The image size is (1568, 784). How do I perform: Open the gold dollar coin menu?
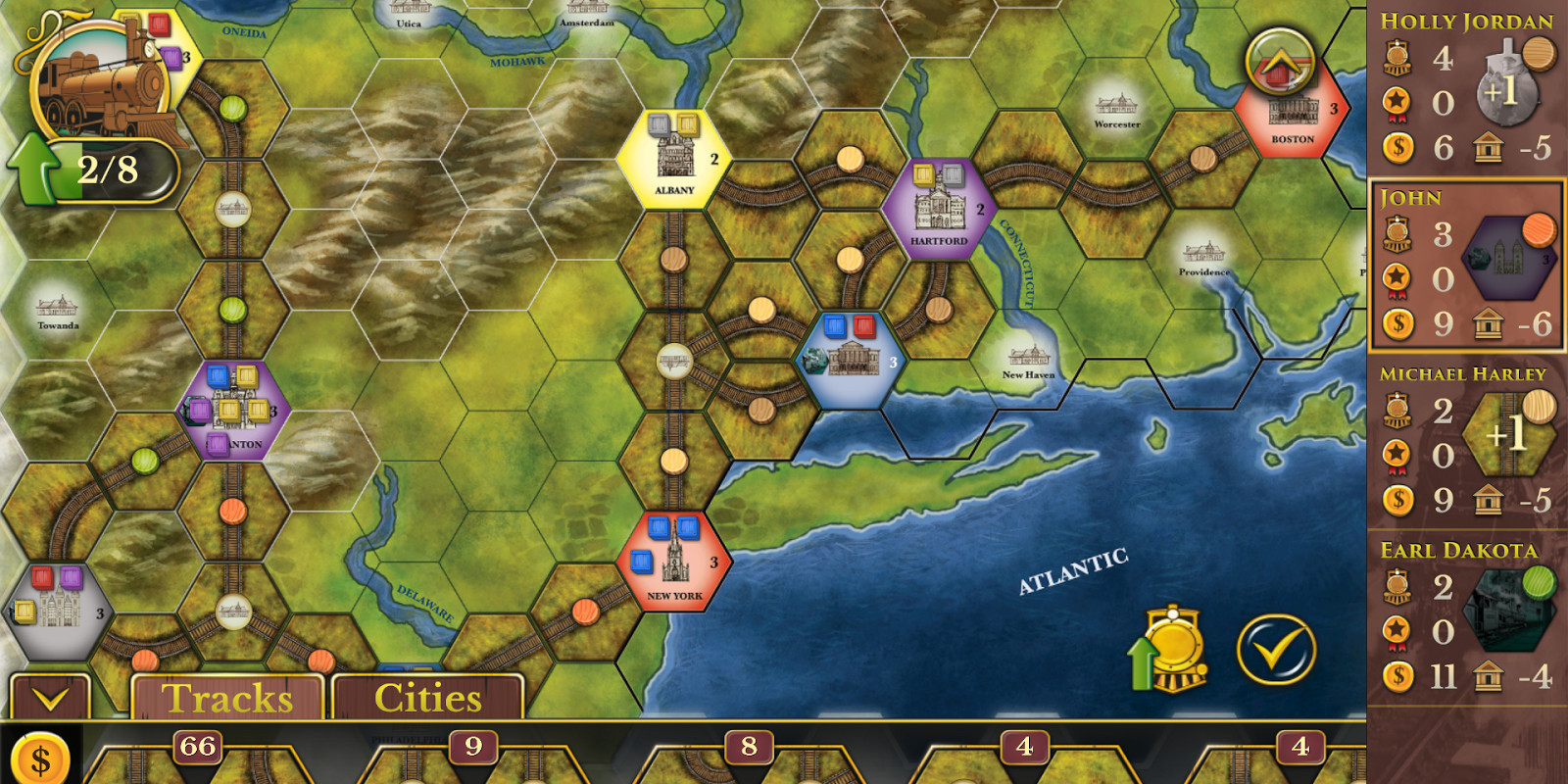[40, 759]
